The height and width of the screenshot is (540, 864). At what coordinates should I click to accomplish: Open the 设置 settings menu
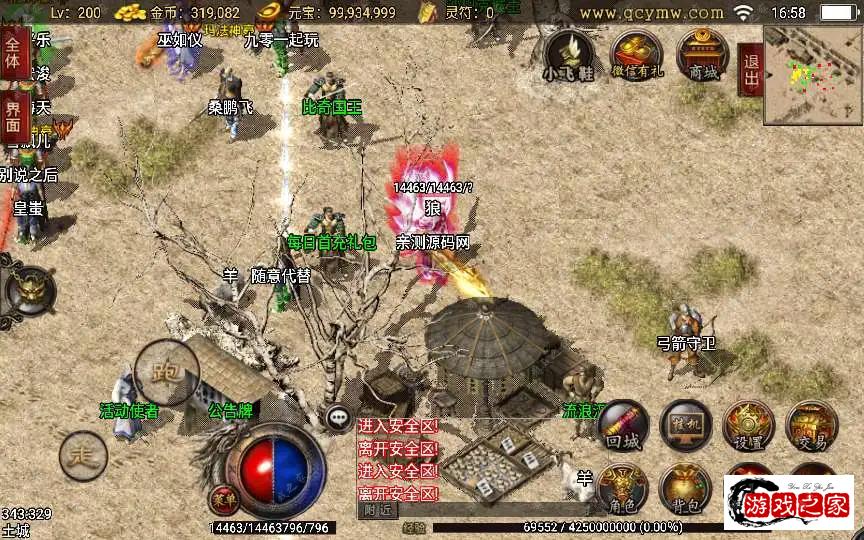click(x=748, y=425)
